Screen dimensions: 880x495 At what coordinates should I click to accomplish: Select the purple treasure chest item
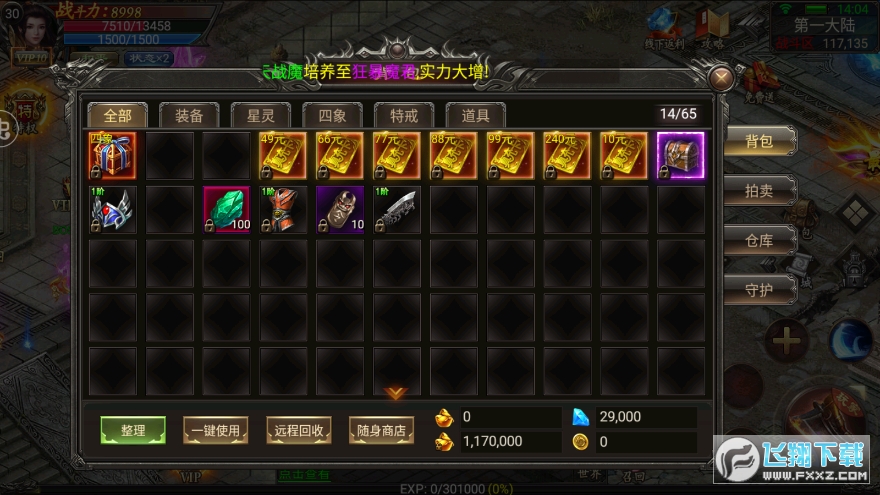click(x=681, y=156)
